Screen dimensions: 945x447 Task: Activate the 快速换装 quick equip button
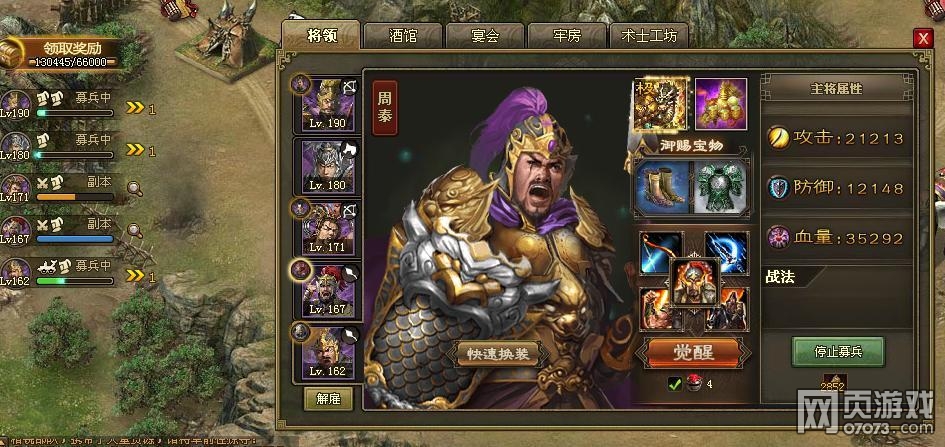pos(500,354)
